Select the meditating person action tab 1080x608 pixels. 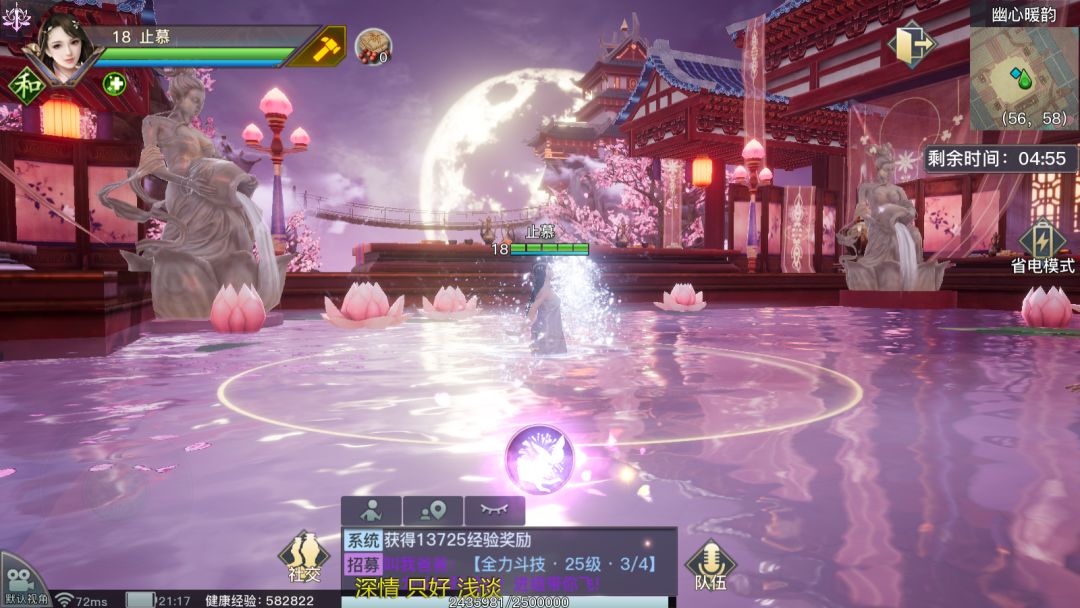pyautogui.click(x=371, y=511)
